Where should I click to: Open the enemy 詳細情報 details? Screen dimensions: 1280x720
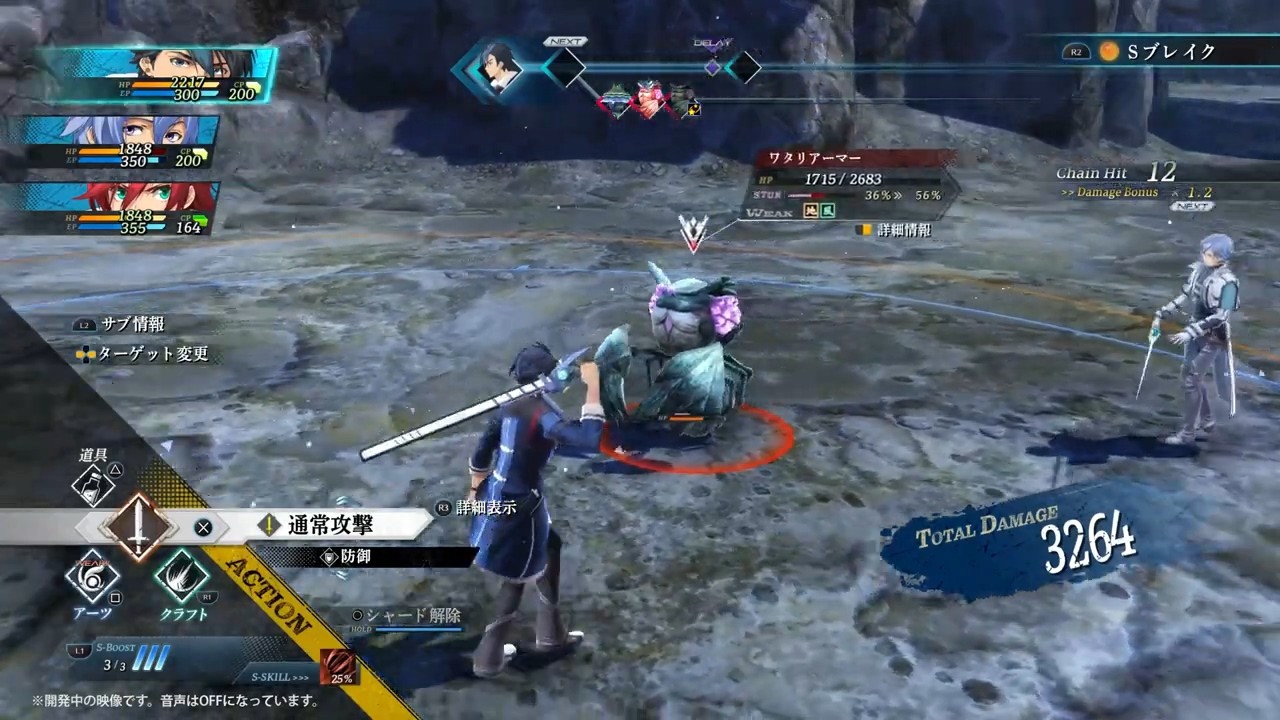903,230
